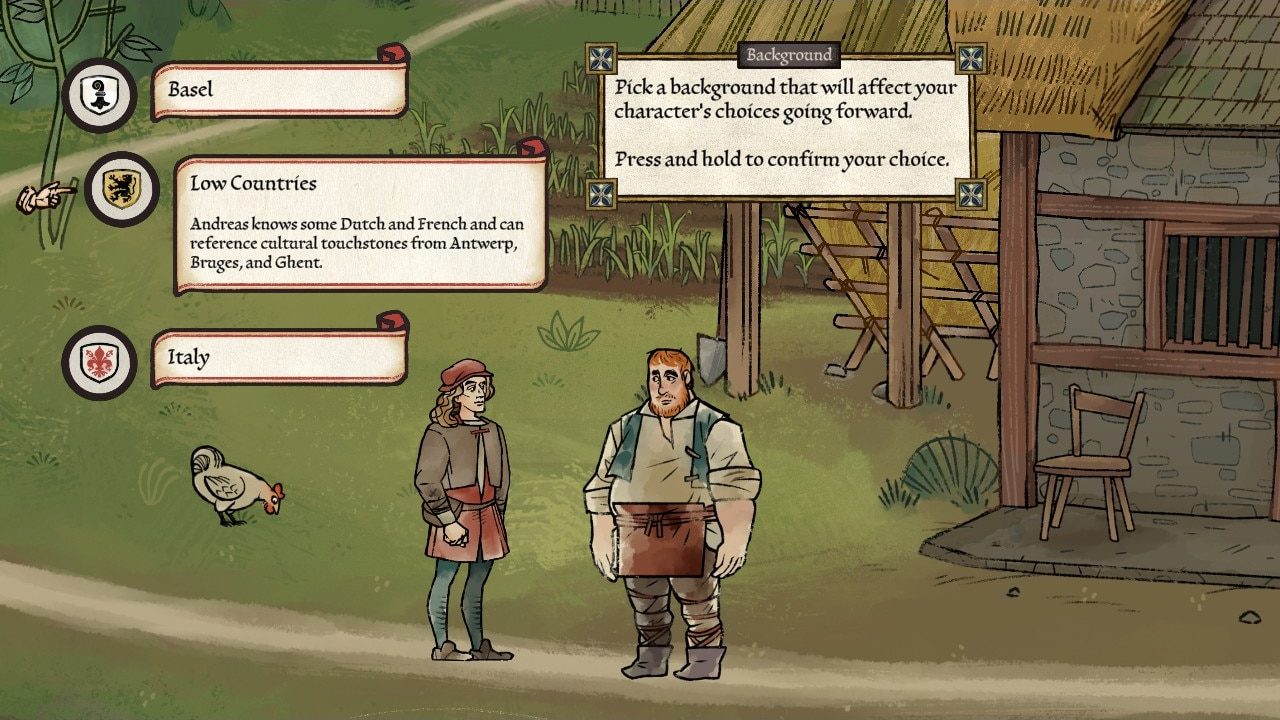
Task: Pick the Italy background option
Action: pyautogui.click(x=279, y=357)
